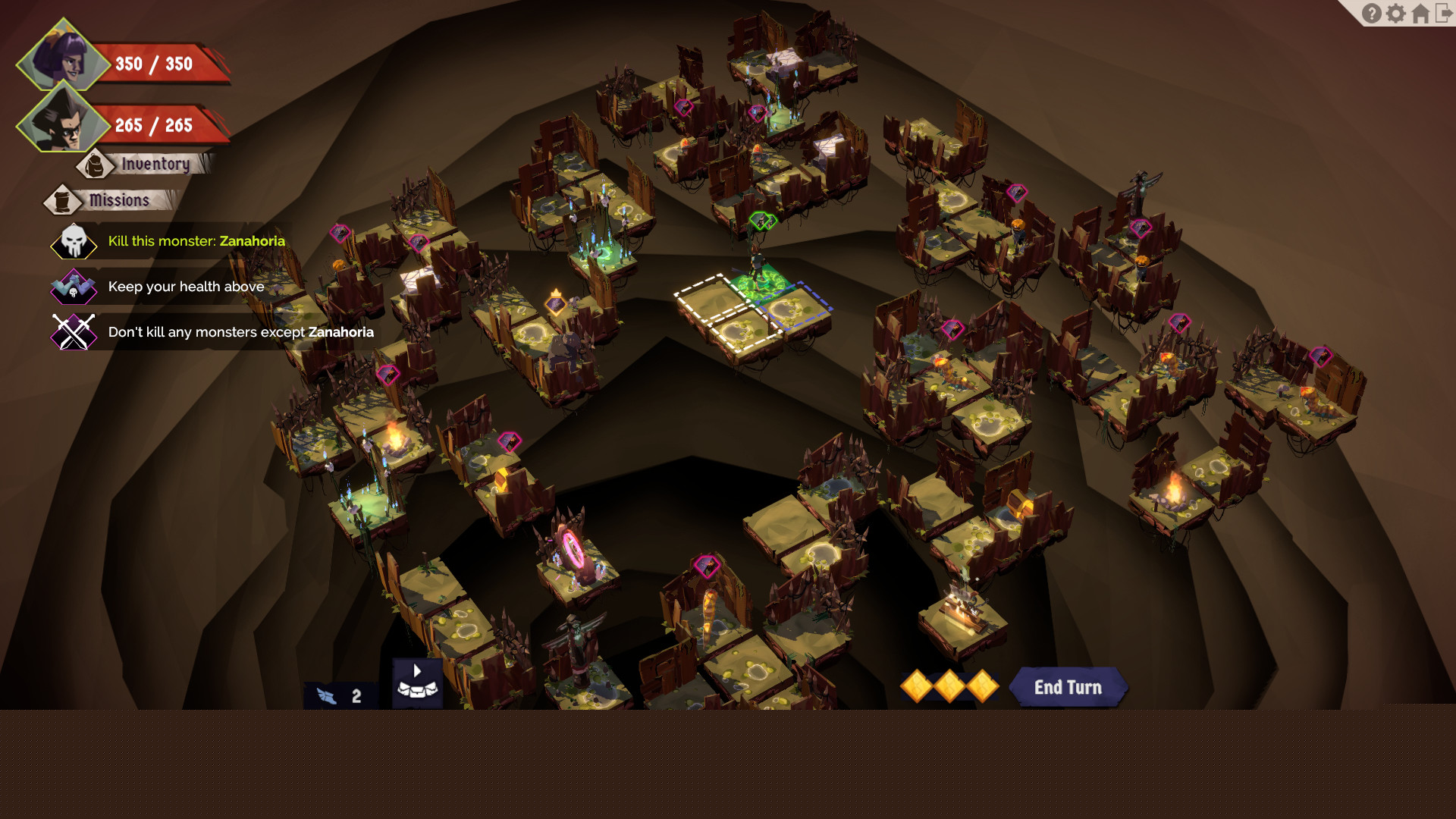1456x819 pixels.
Task: Select the Keep your health above mission
Action: point(186,287)
